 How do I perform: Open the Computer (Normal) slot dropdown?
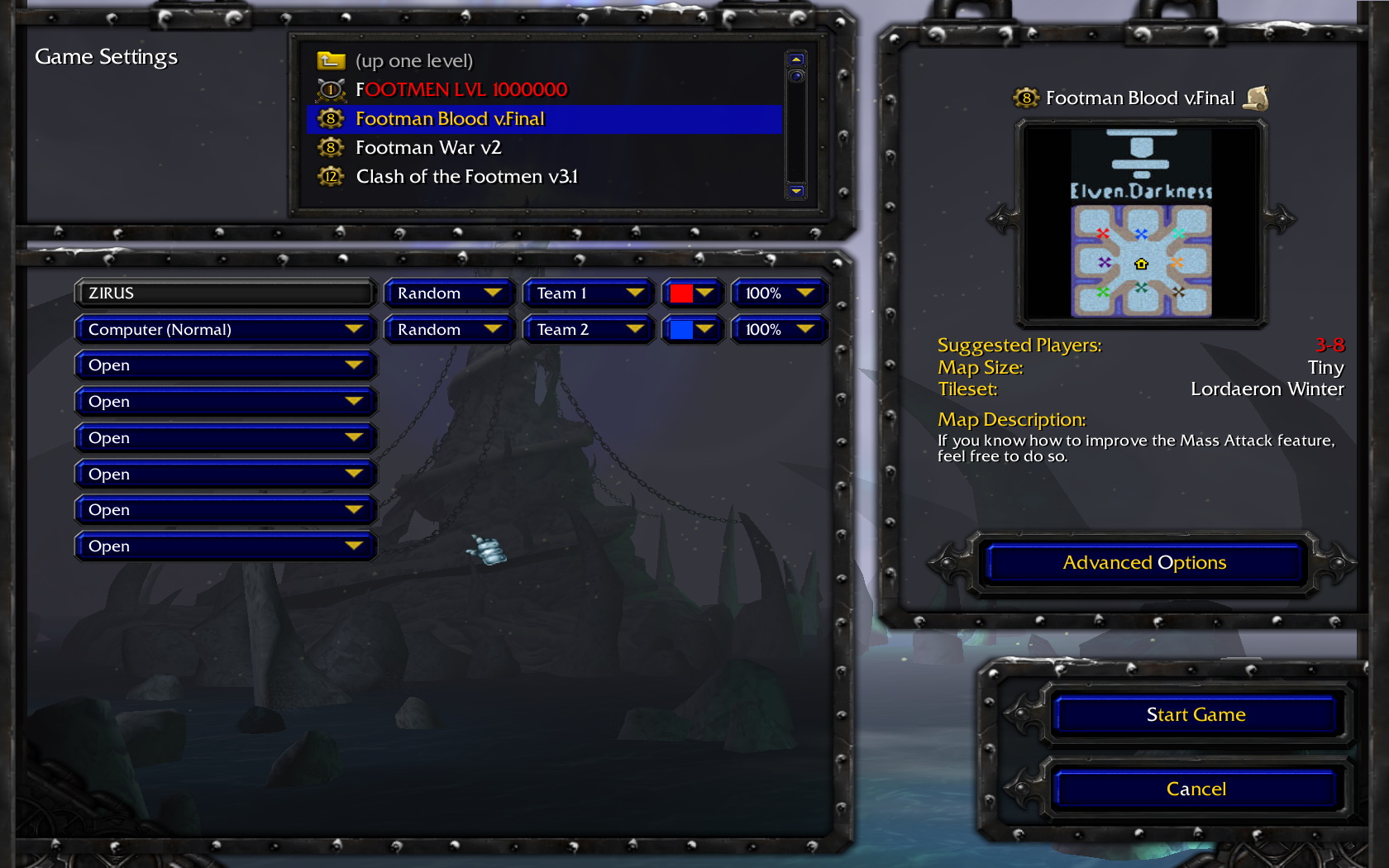pos(225,330)
